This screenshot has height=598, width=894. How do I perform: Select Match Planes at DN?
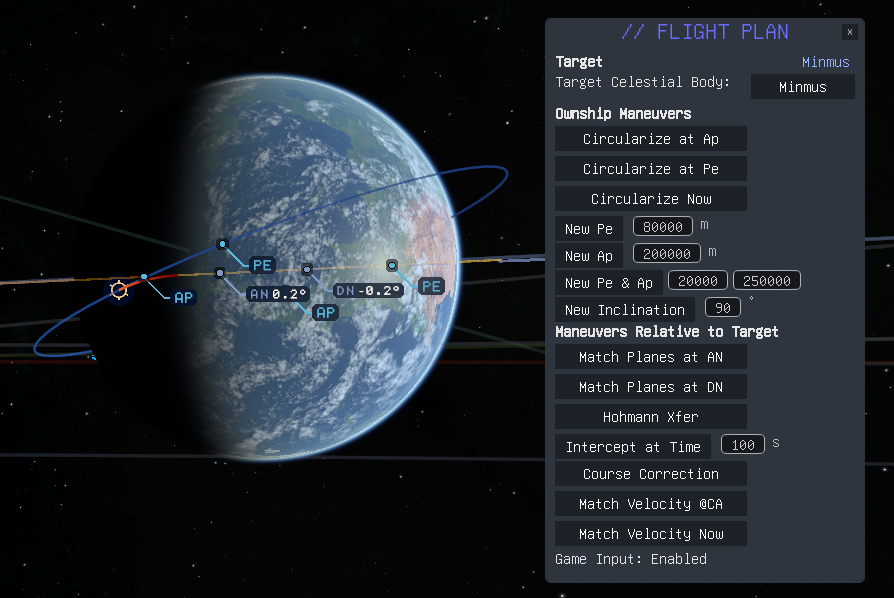pyautogui.click(x=650, y=387)
